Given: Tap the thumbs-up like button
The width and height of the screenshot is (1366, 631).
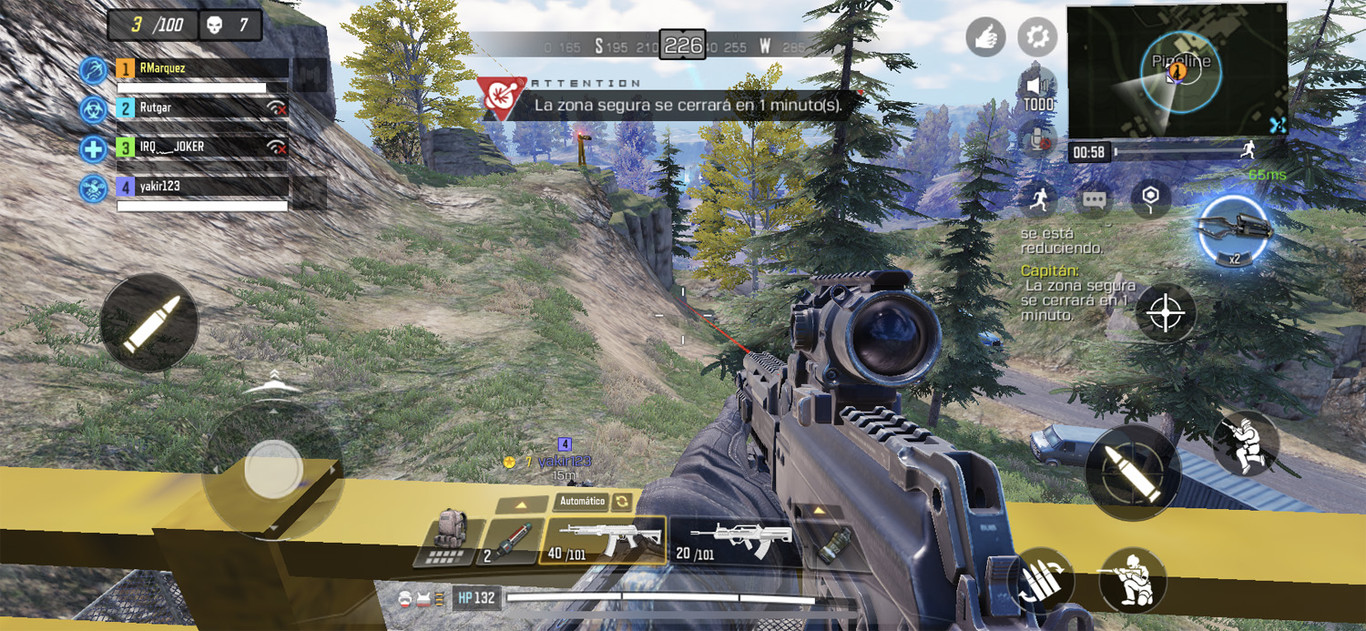Looking at the screenshot, I should [985, 38].
